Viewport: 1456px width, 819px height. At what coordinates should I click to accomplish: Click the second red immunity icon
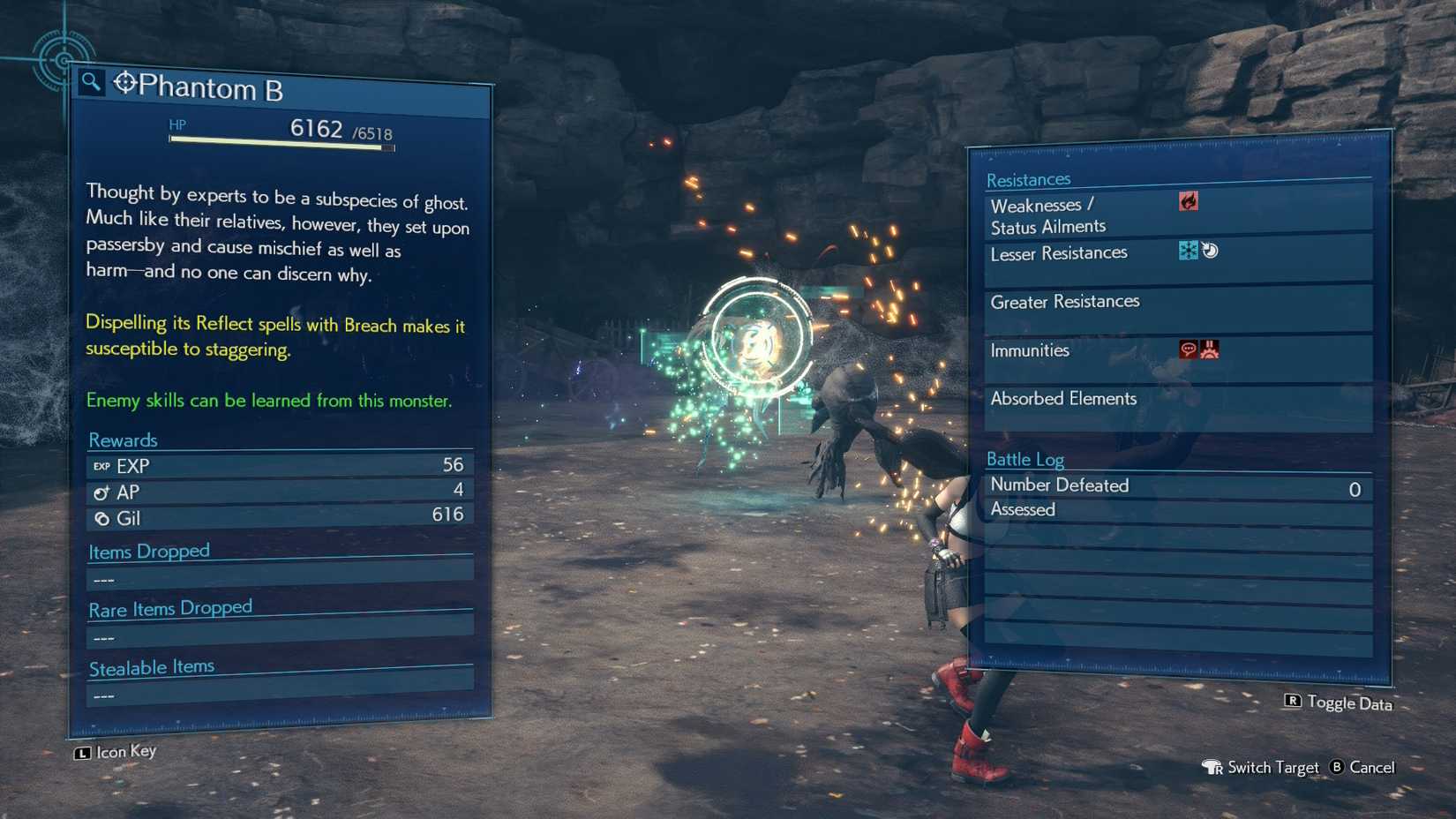click(1210, 349)
